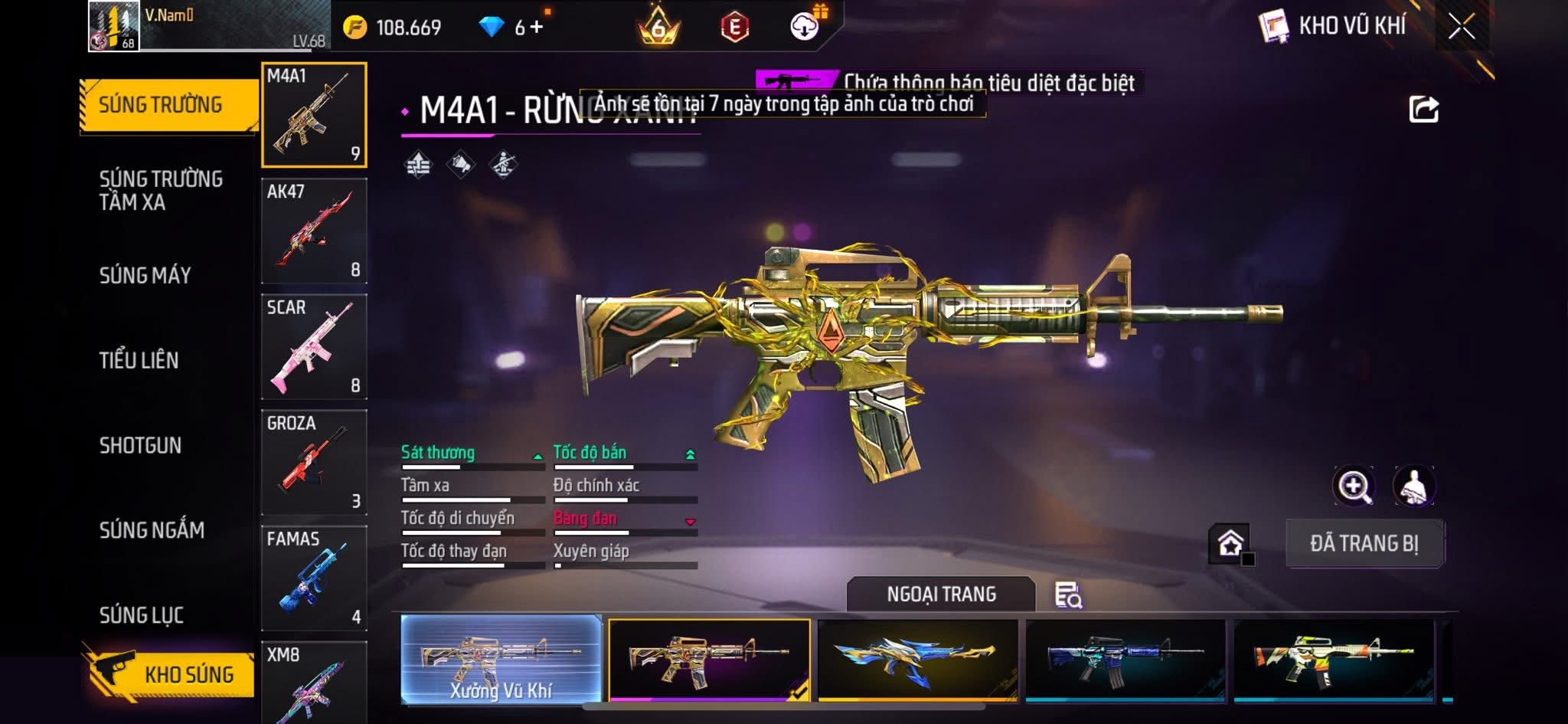Share the weapon using the share icon
The image size is (1568, 724).
pyautogui.click(x=1423, y=110)
